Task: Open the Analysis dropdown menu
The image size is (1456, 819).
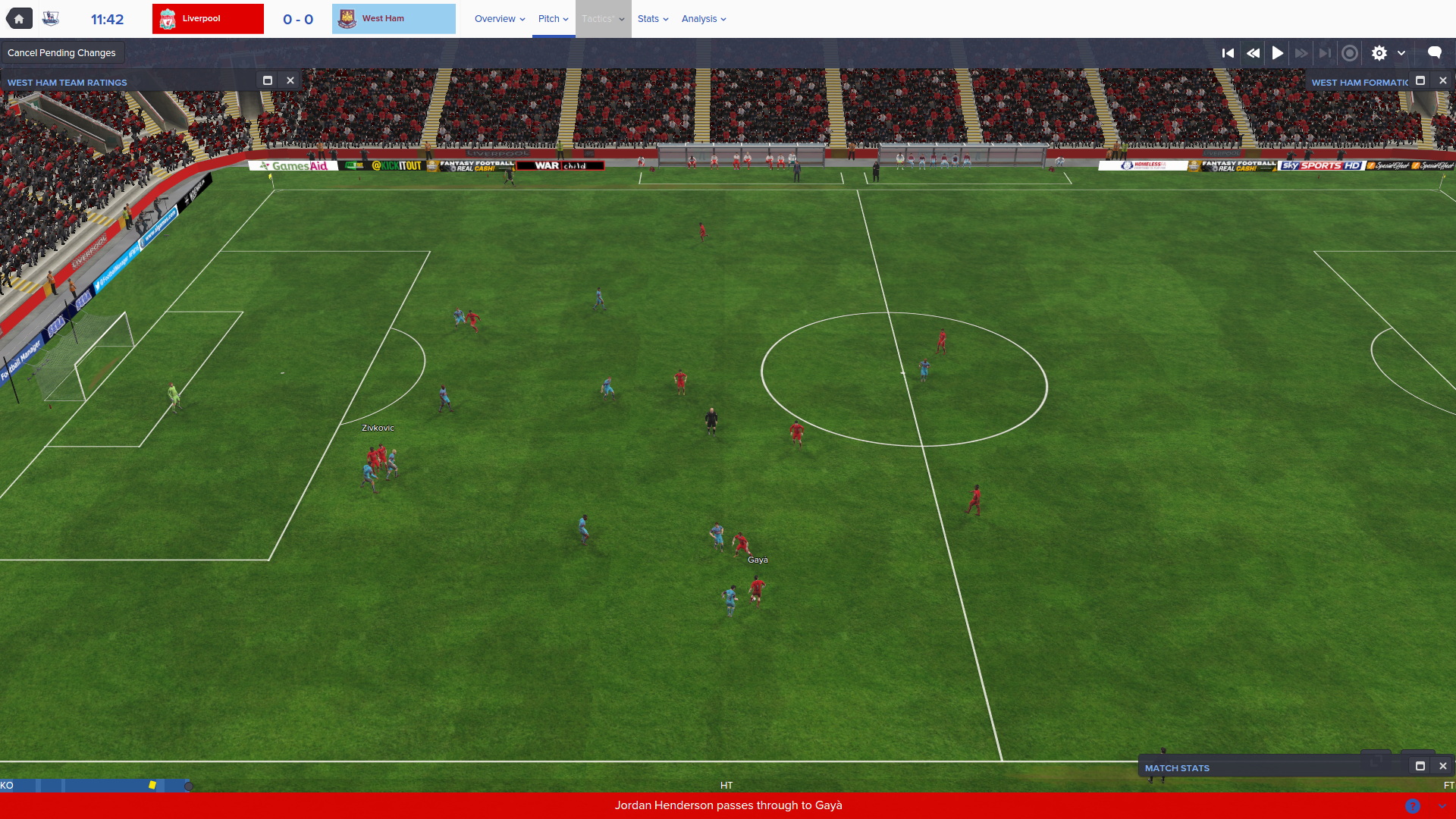Action: pyautogui.click(x=703, y=19)
